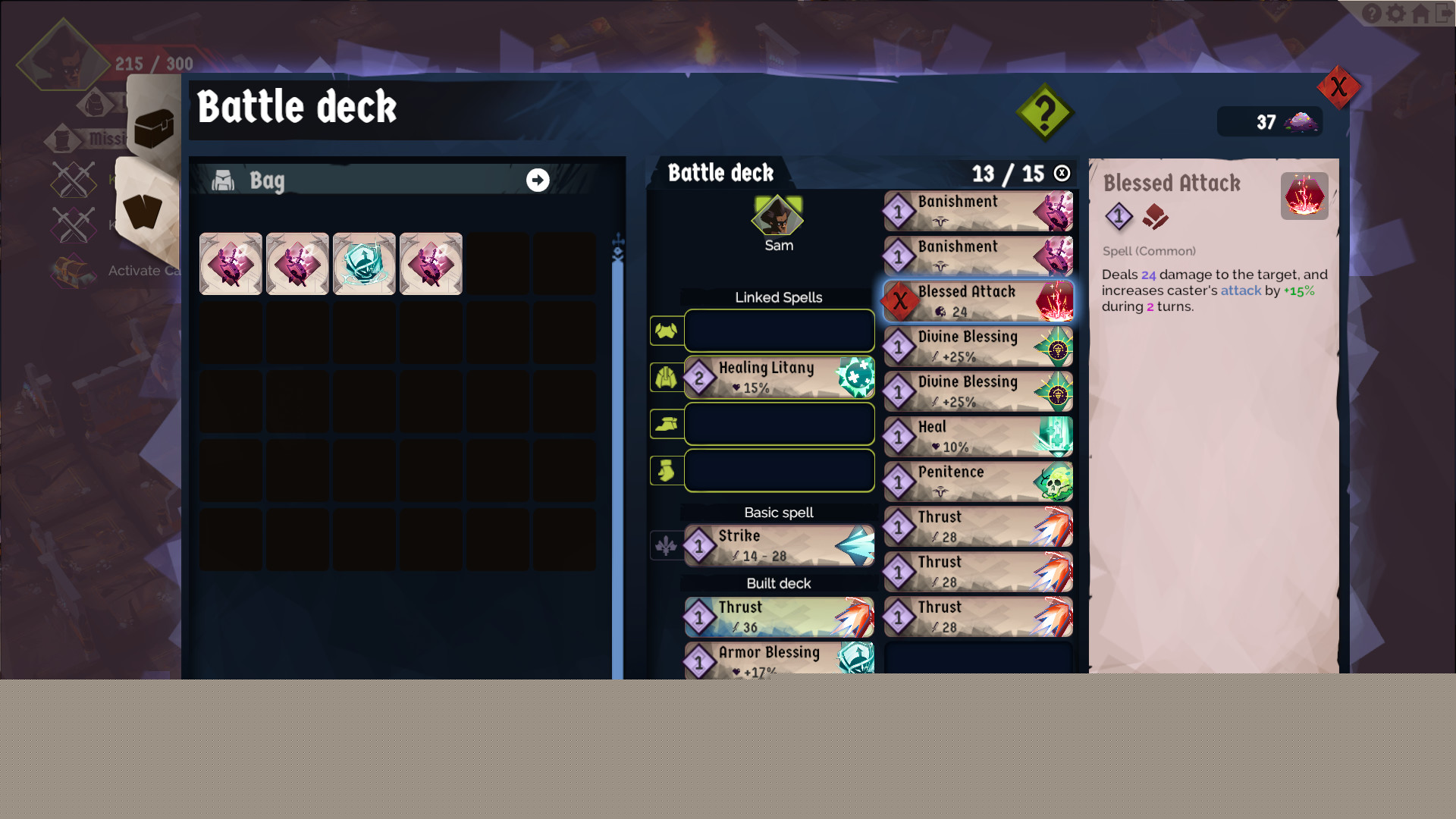The image size is (1456, 819).
Task: Select Sam's character portrait
Action: (x=777, y=218)
